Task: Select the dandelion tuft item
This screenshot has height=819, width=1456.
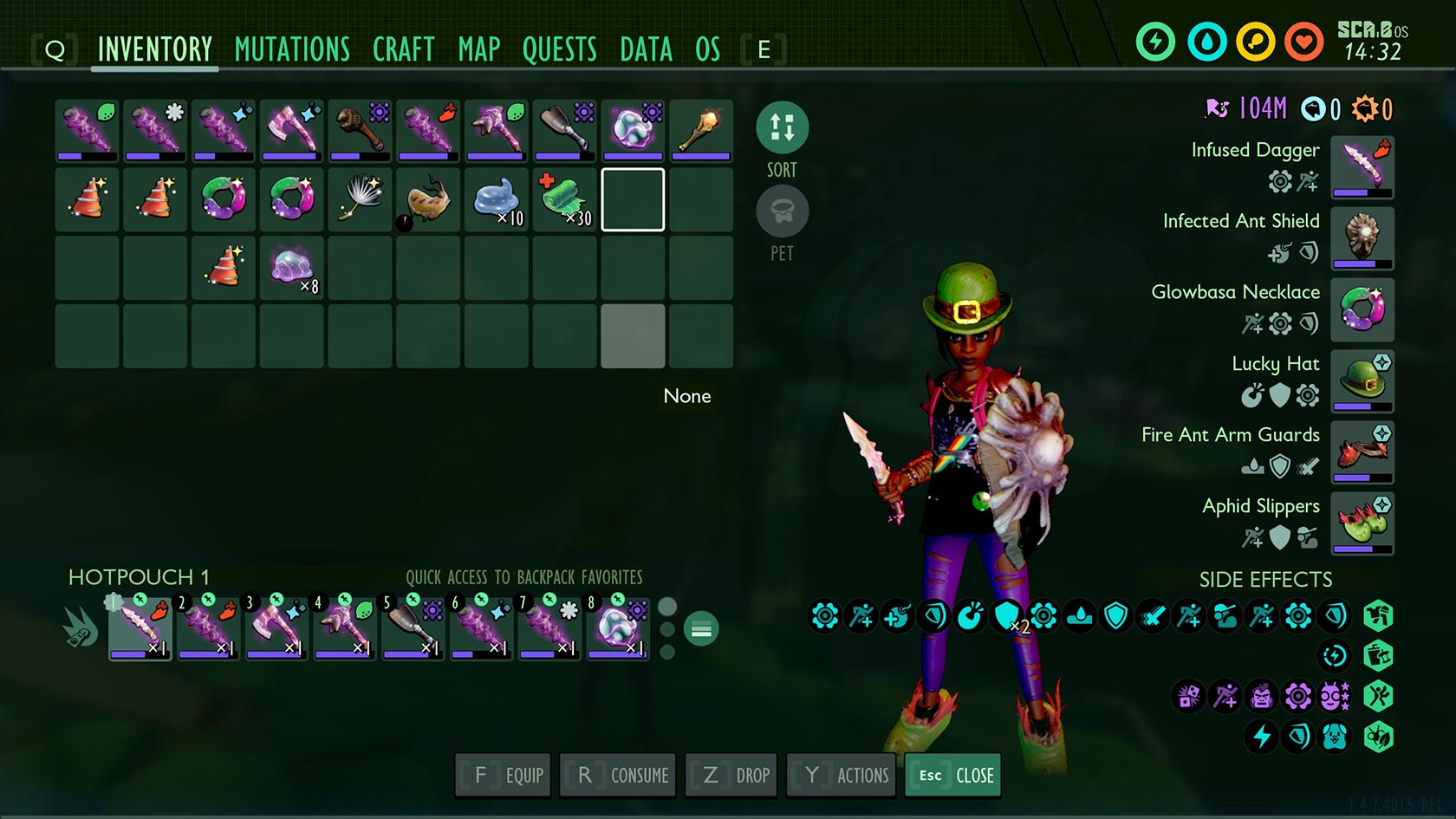Action: (x=360, y=199)
